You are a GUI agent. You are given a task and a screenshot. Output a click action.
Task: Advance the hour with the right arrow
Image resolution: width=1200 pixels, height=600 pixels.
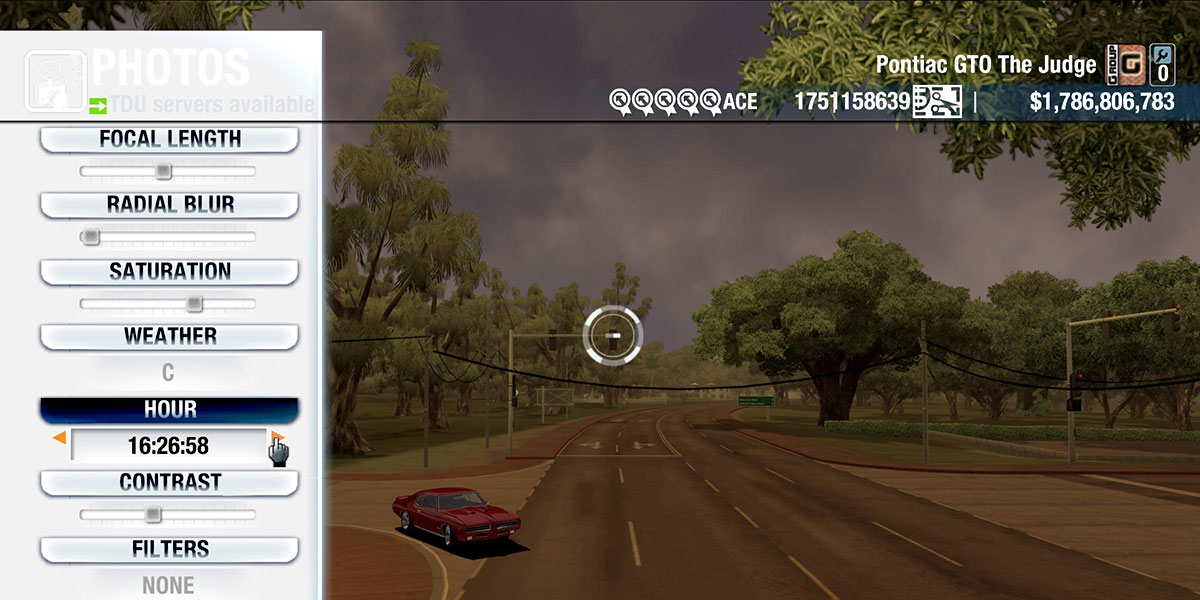pos(277,438)
